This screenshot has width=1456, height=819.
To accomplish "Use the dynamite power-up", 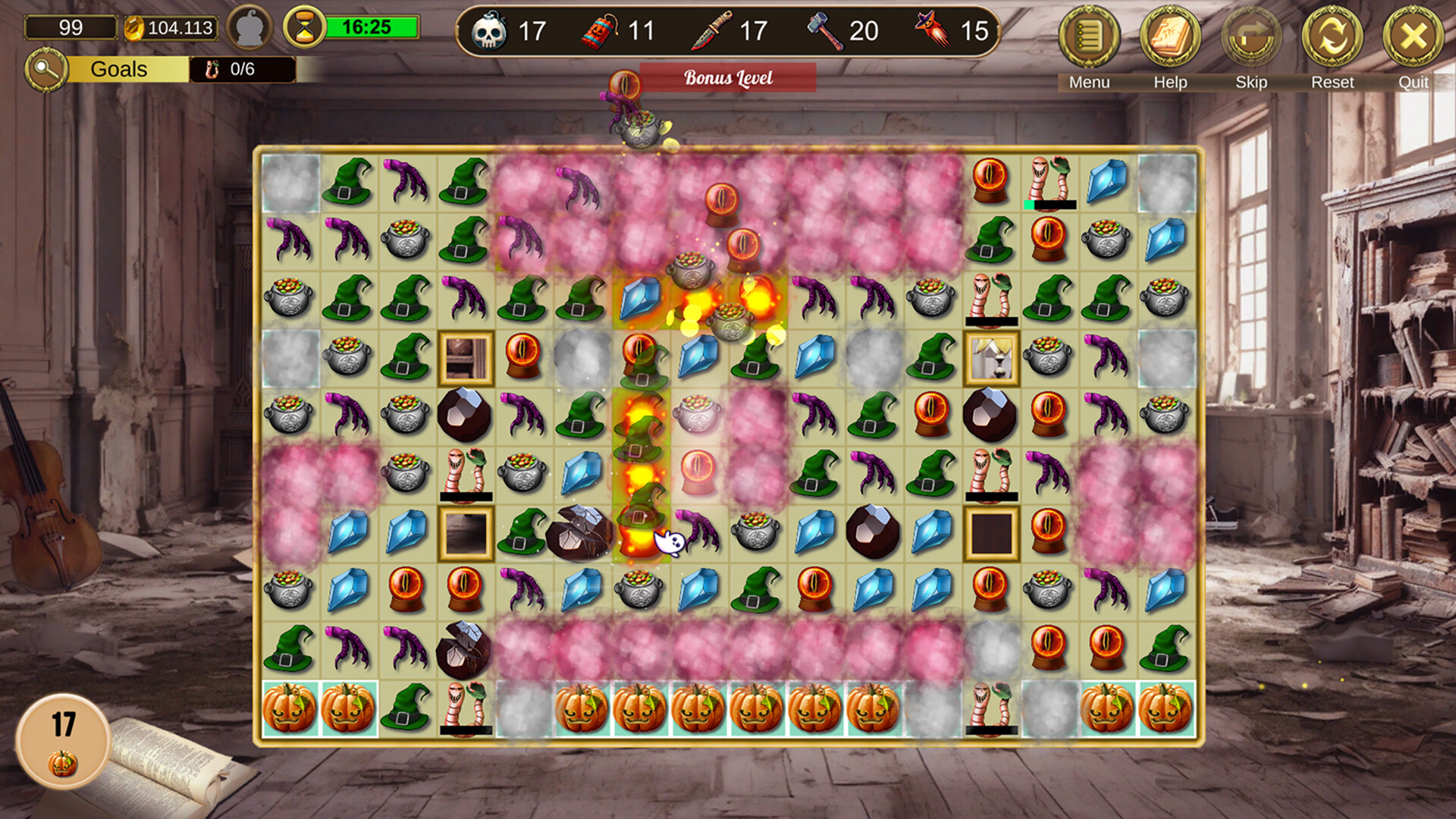I will pos(599,32).
